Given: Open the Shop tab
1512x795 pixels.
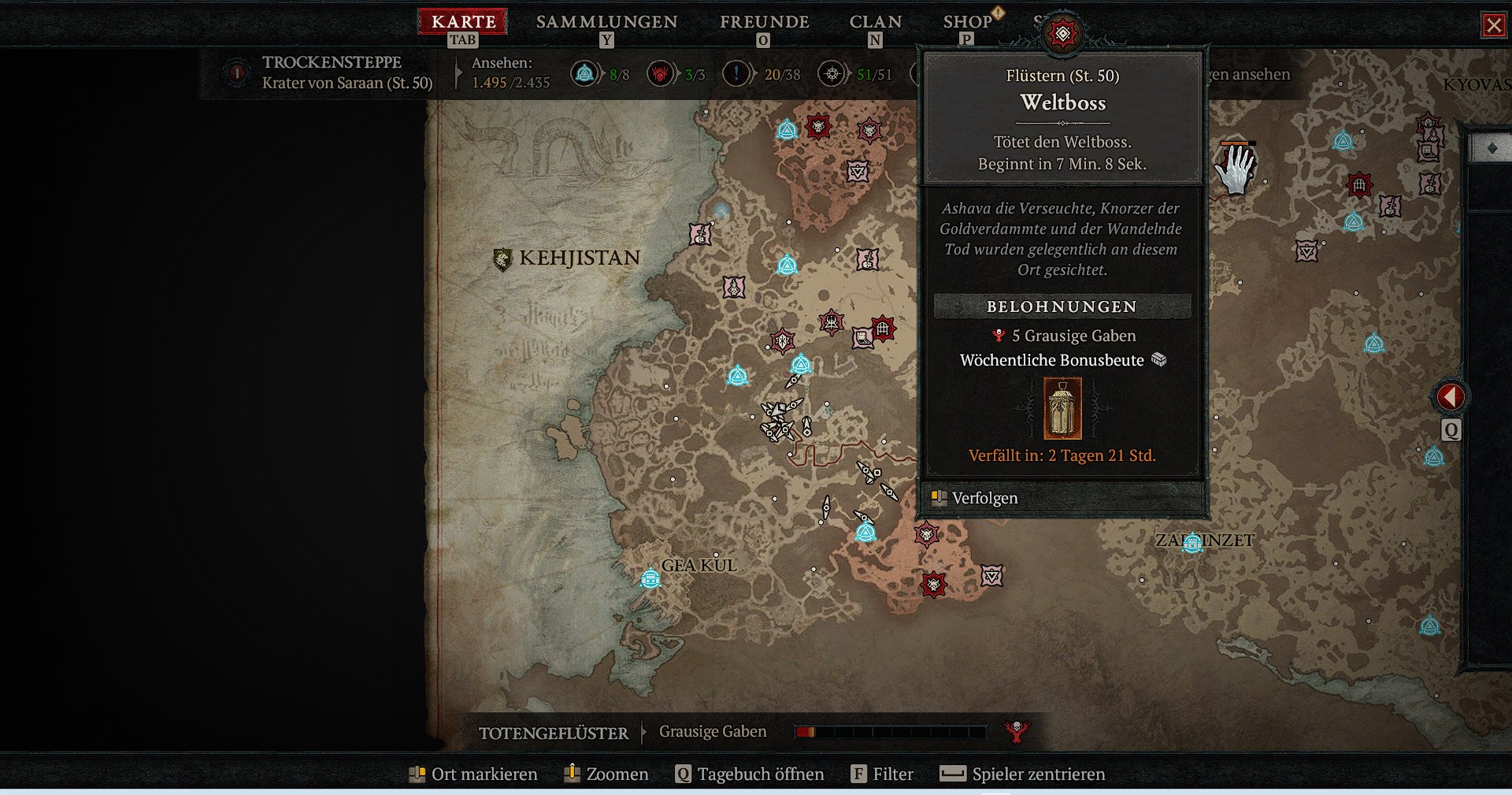Looking at the screenshot, I should [x=967, y=21].
